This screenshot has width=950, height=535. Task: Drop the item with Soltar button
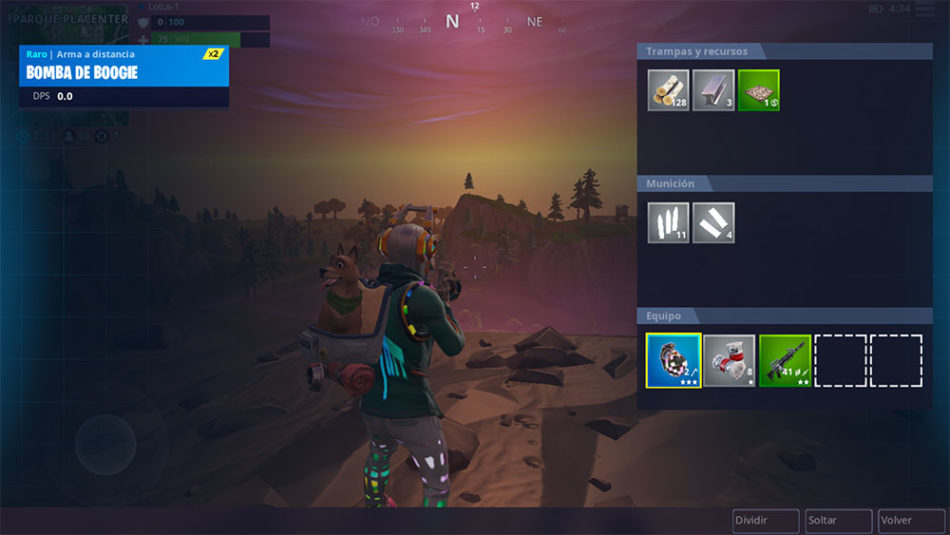(x=838, y=521)
